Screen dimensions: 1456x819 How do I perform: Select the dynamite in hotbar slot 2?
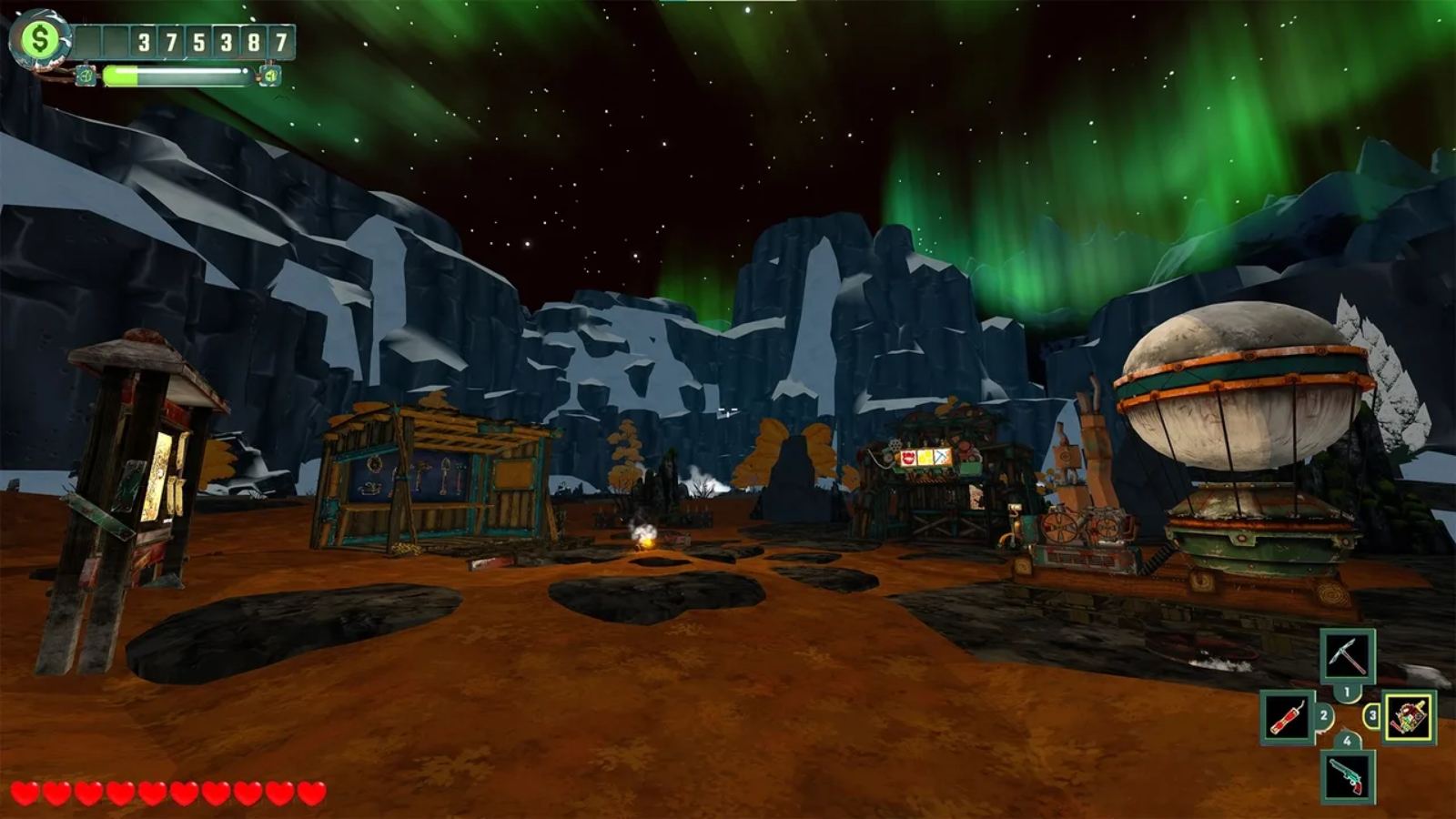(x=1288, y=717)
